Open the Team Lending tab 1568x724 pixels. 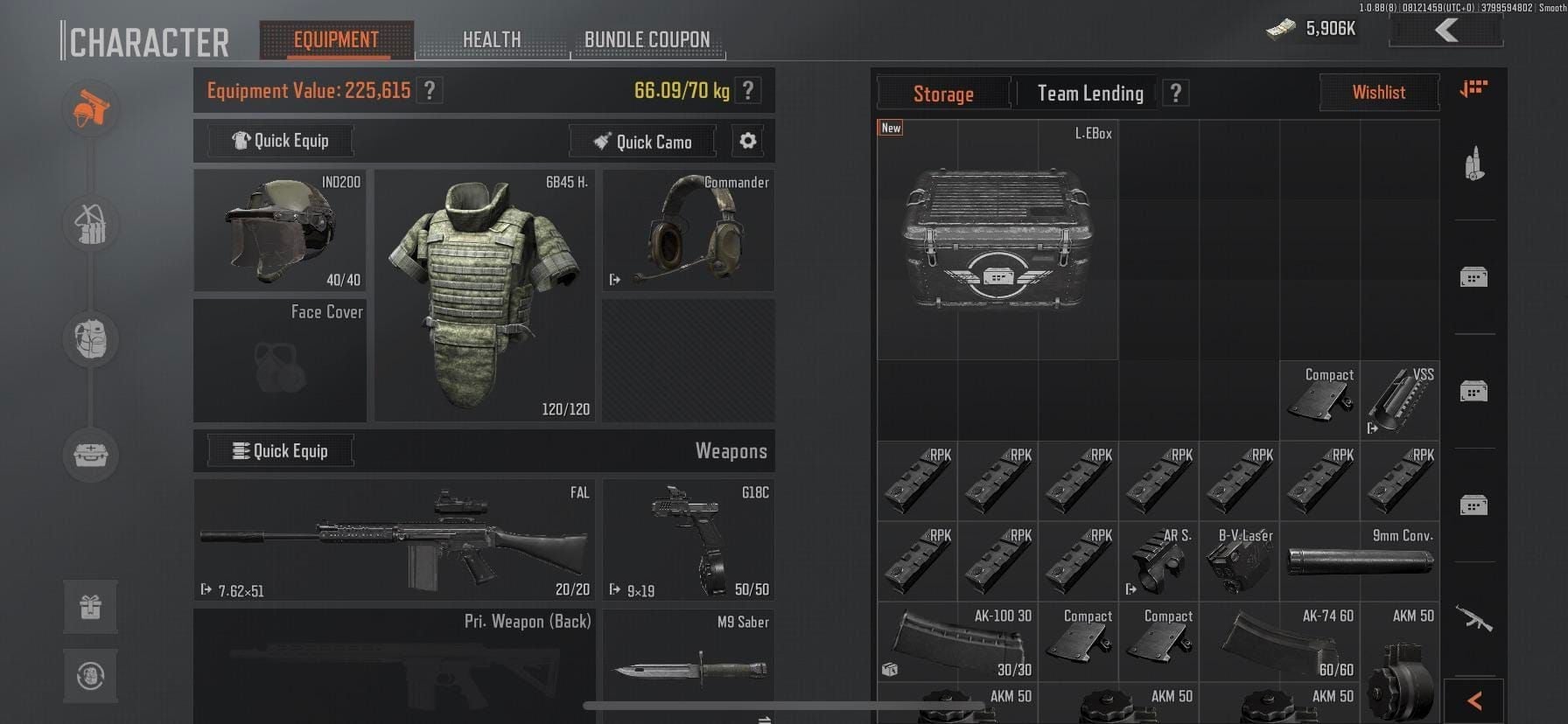(1089, 94)
